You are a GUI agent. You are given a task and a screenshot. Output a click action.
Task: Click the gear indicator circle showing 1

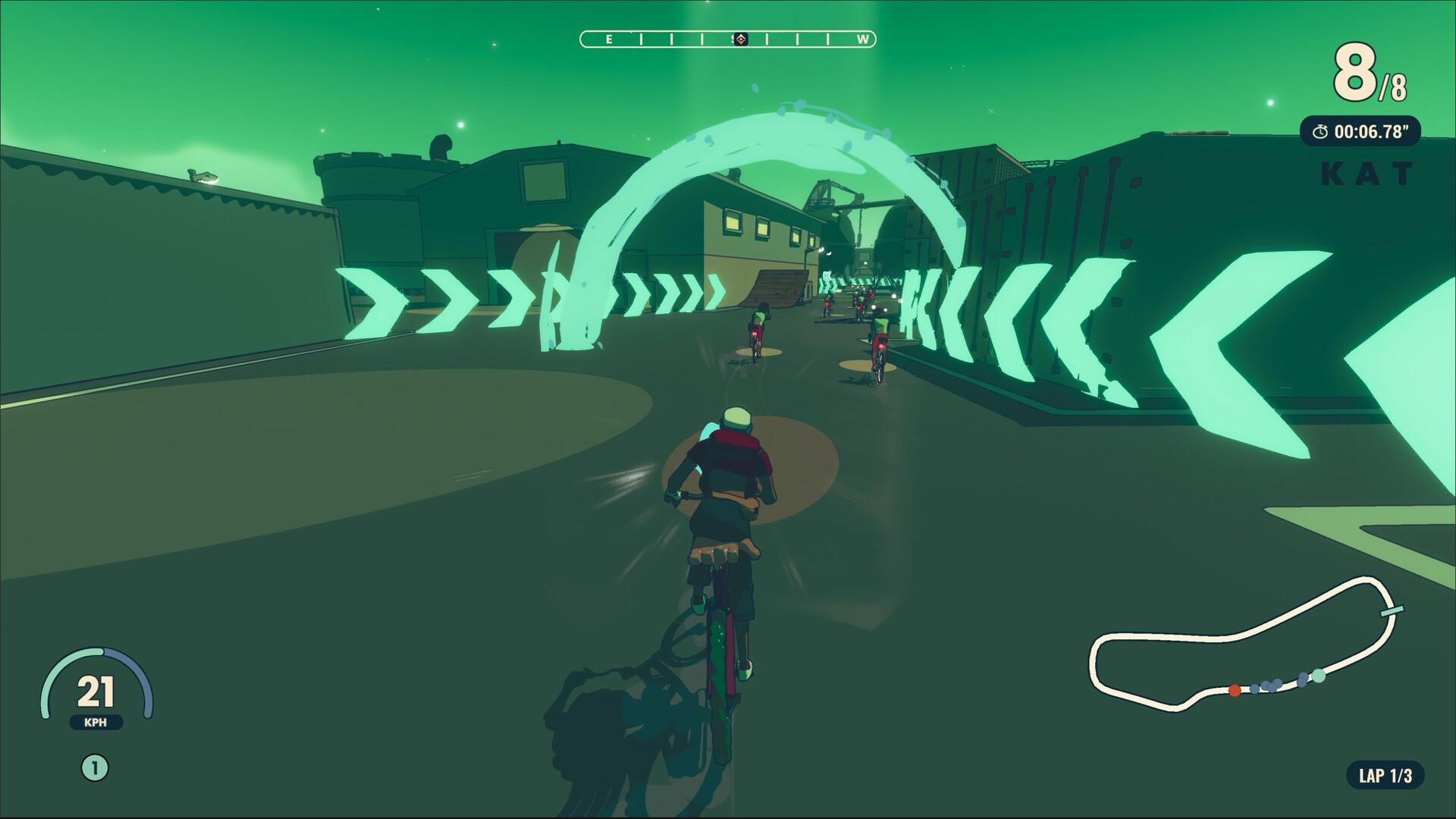[94, 766]
